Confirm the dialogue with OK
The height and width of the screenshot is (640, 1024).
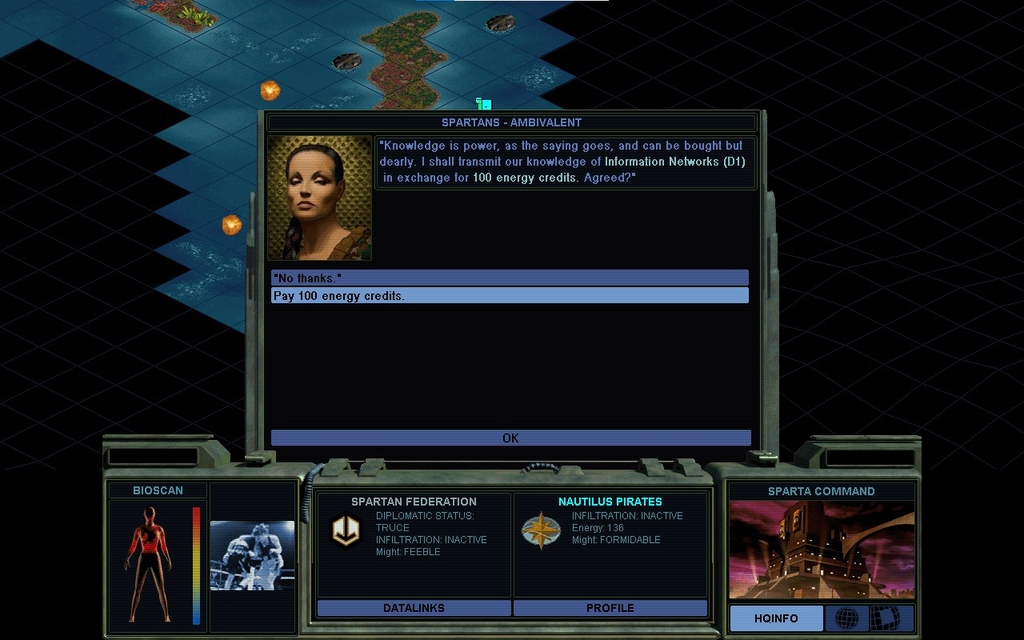point(510,438)
